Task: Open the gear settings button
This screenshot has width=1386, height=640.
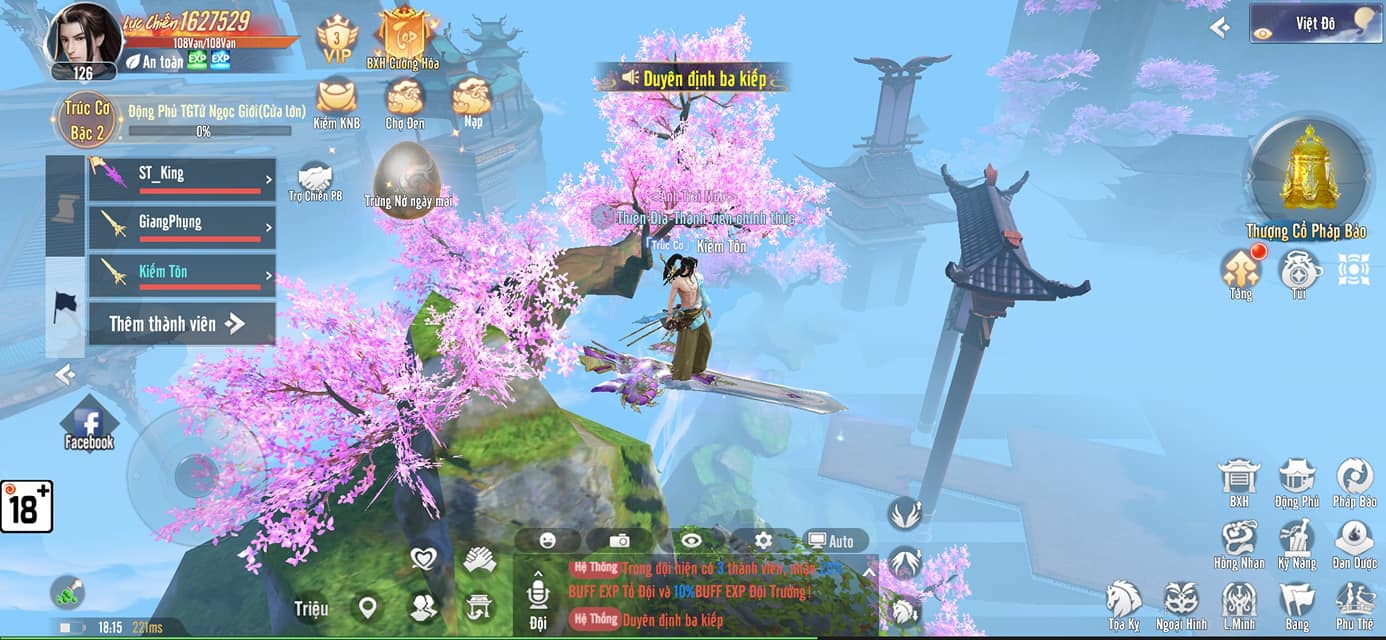Action: 763,541
